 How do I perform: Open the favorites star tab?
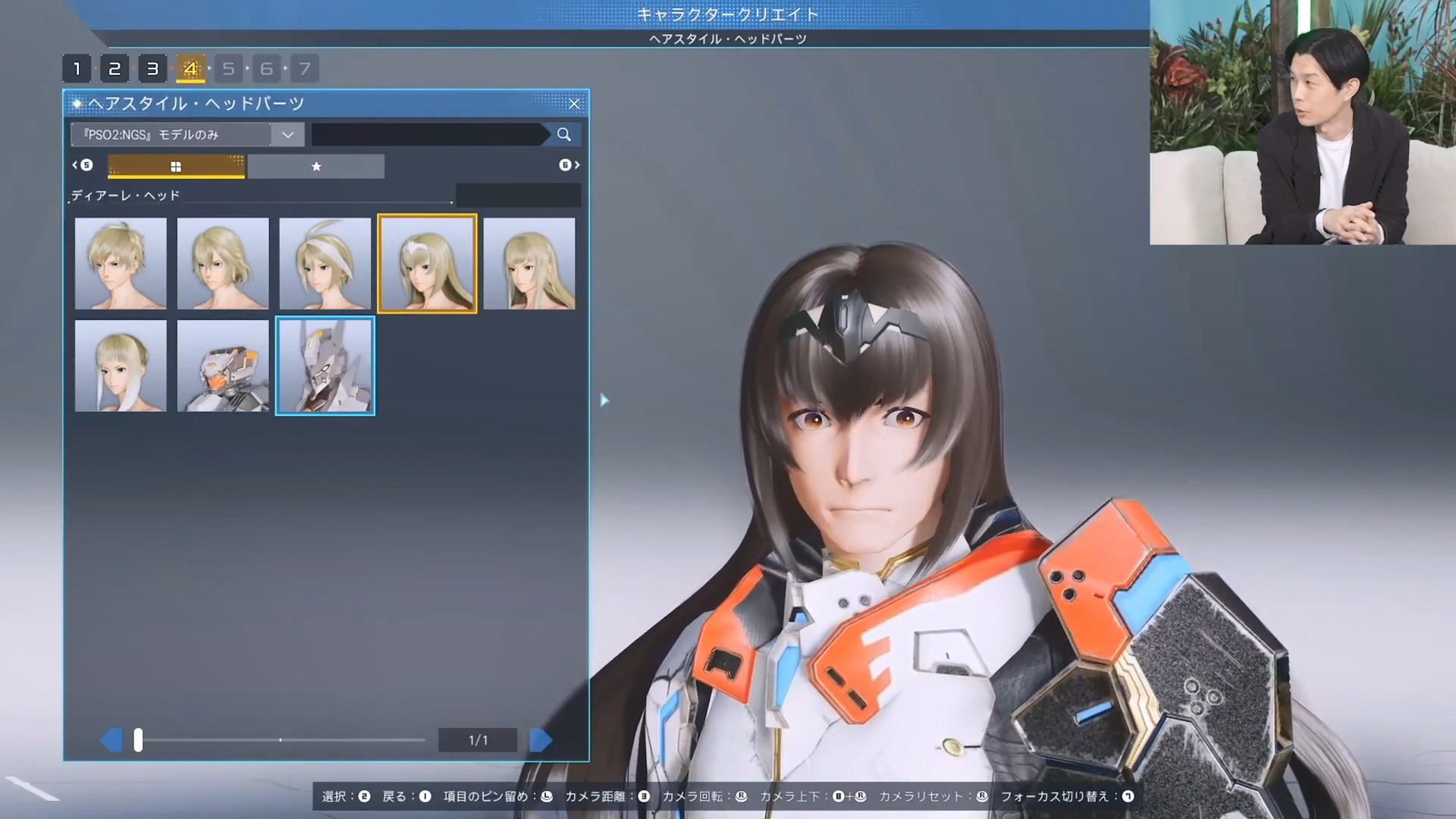pyautogui.click(x=316, y=166)
